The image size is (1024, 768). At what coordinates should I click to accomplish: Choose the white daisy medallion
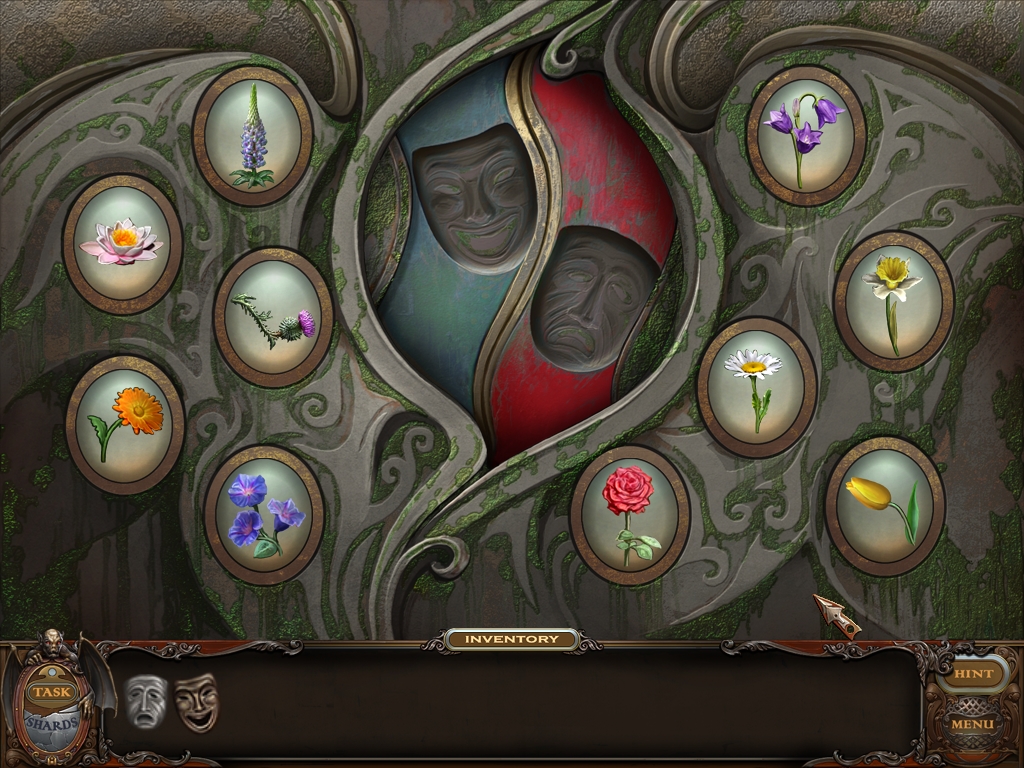(x=756, y=386)
